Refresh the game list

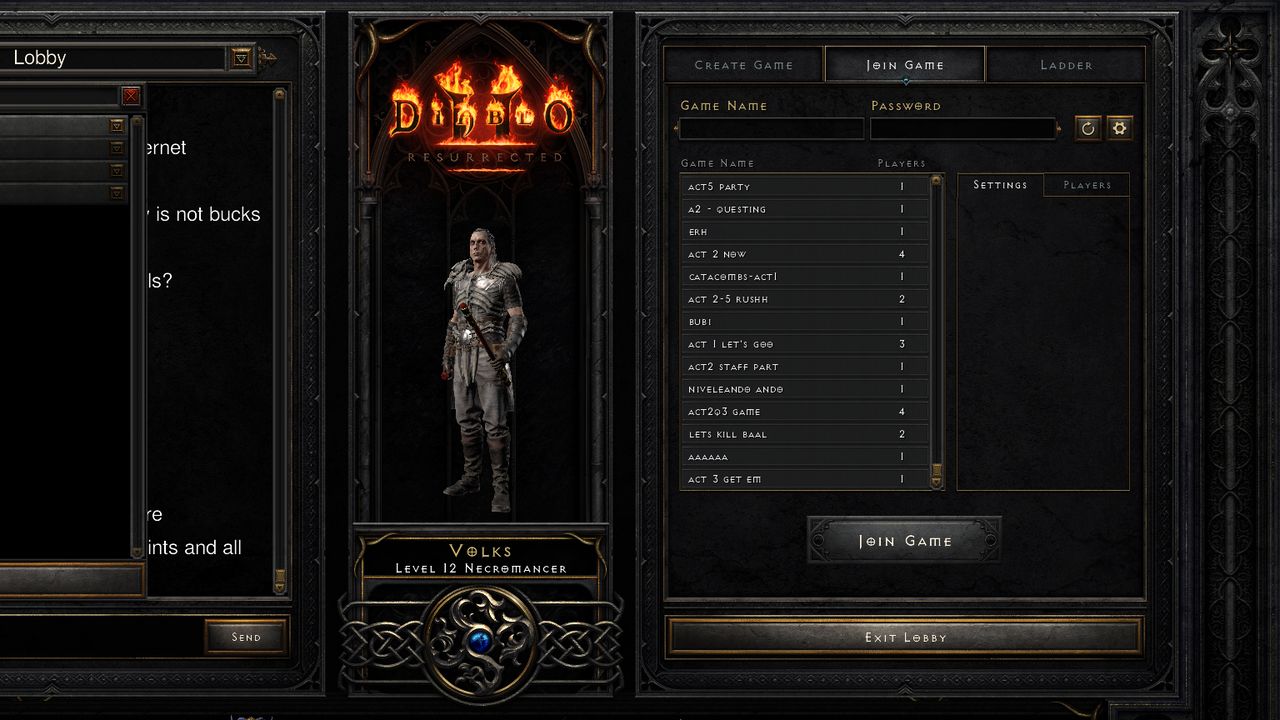tap(1087, 127)
